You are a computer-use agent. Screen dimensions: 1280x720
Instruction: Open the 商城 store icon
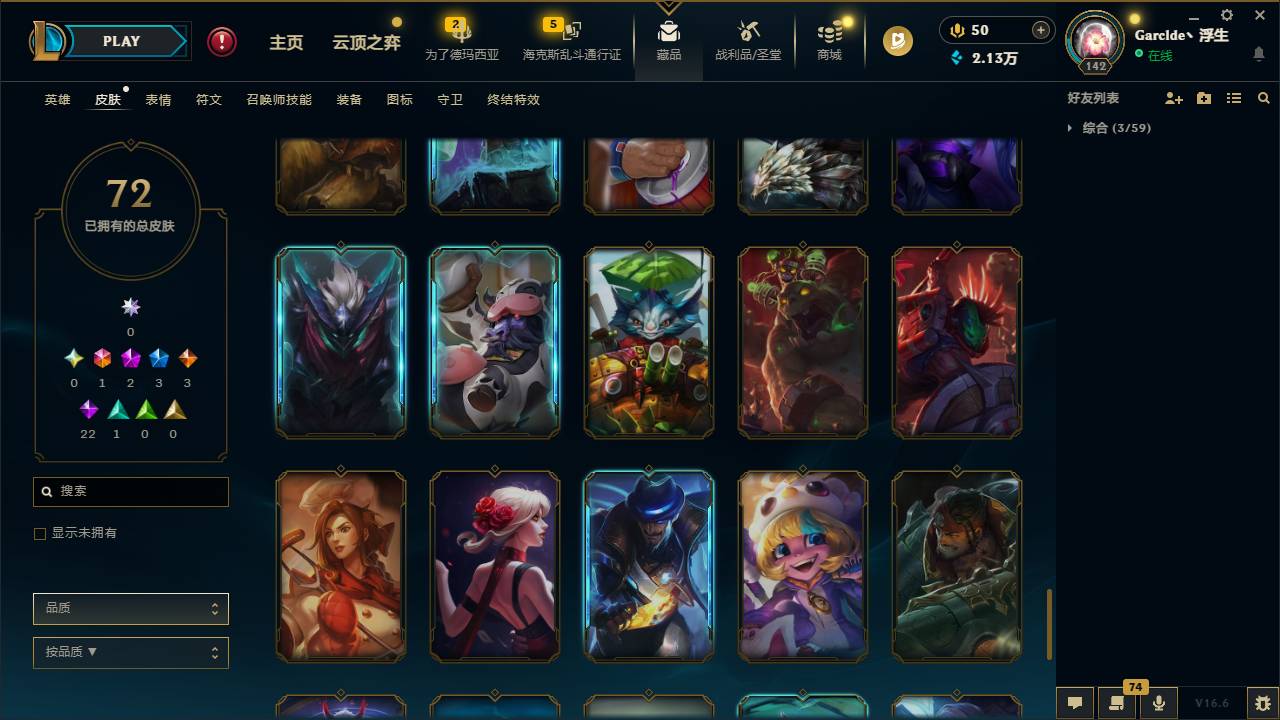click(828, 42)
